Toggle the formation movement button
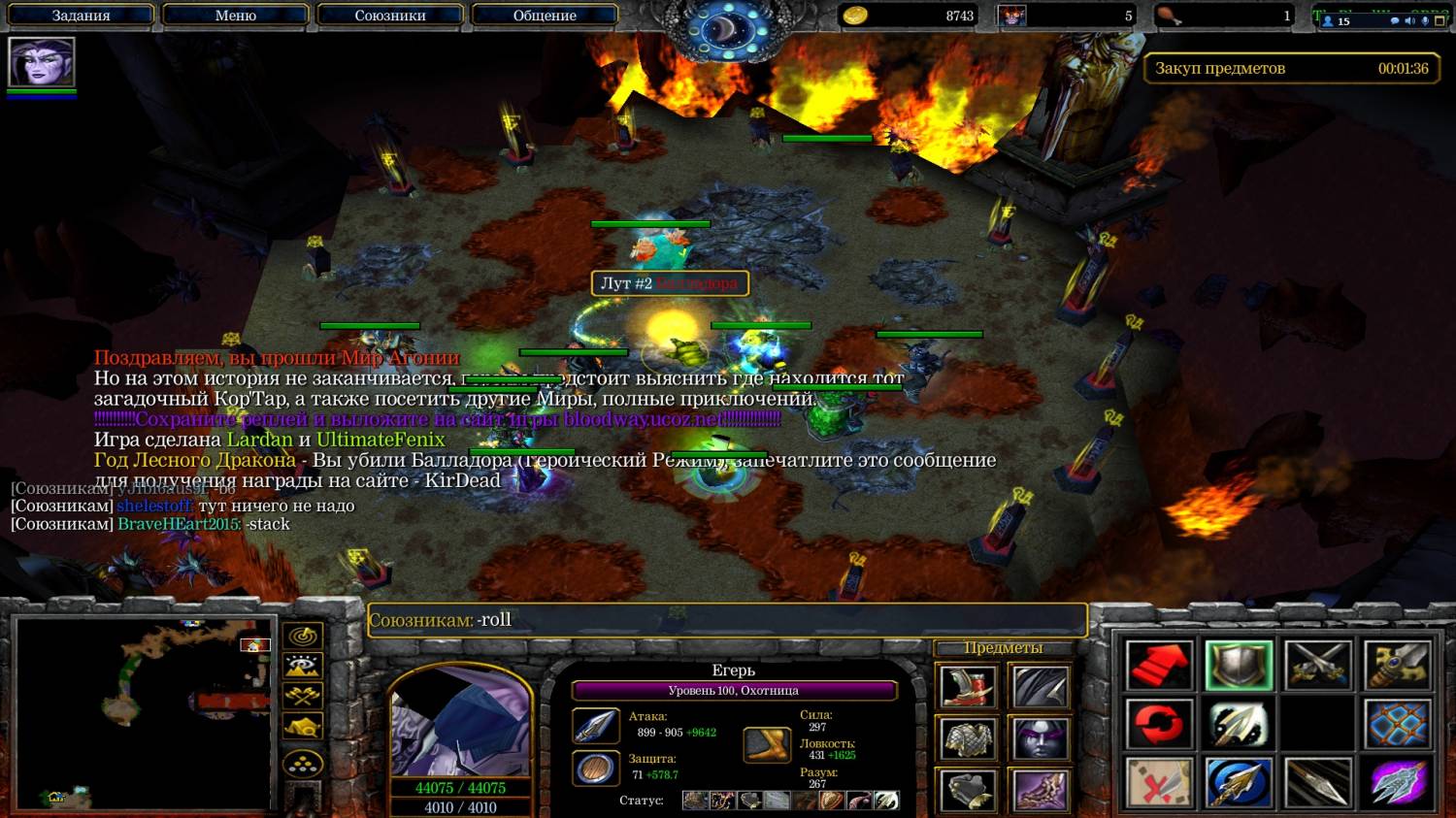 tap(303, 764)
